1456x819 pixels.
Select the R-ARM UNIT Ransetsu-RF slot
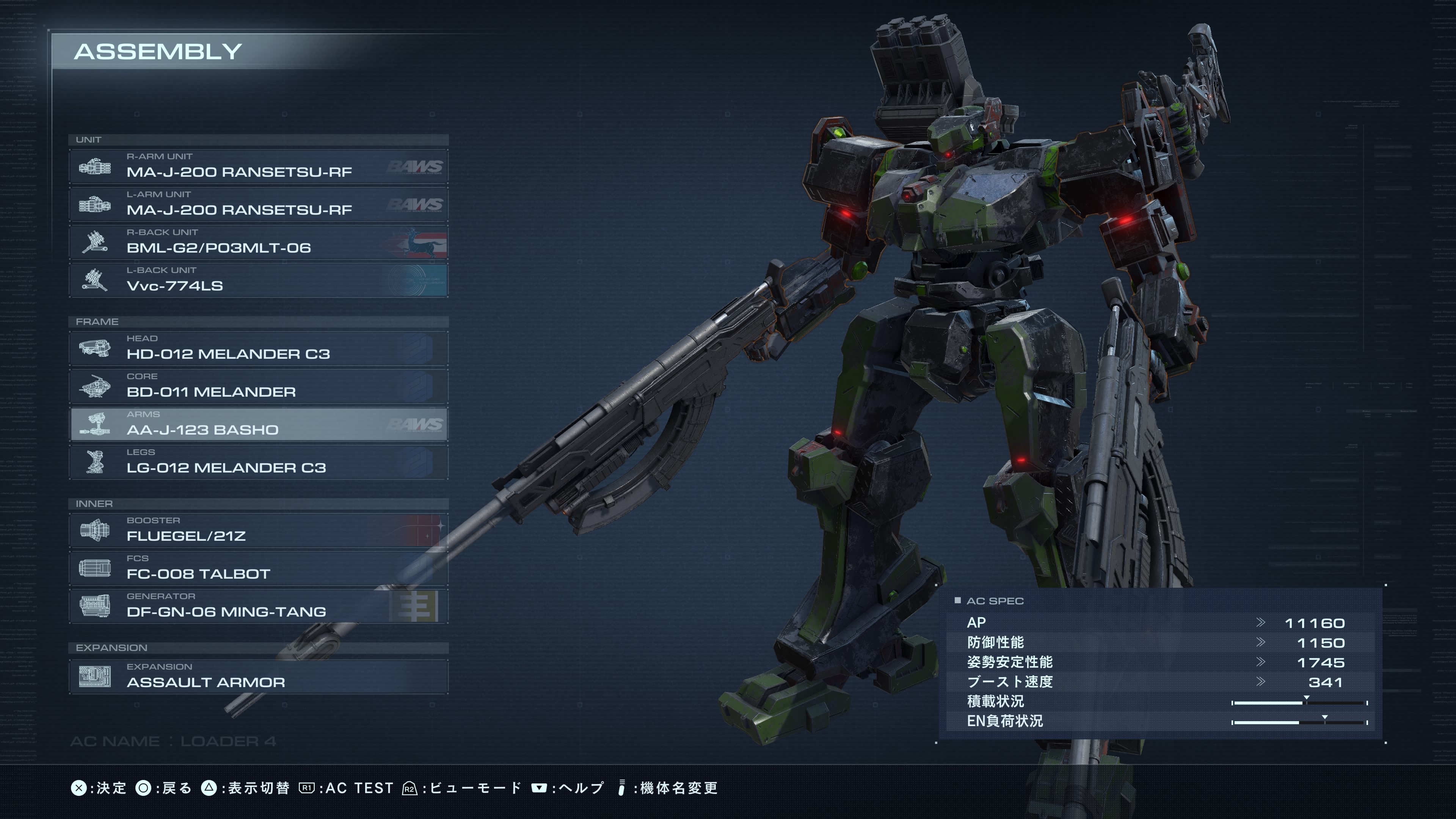258,167
